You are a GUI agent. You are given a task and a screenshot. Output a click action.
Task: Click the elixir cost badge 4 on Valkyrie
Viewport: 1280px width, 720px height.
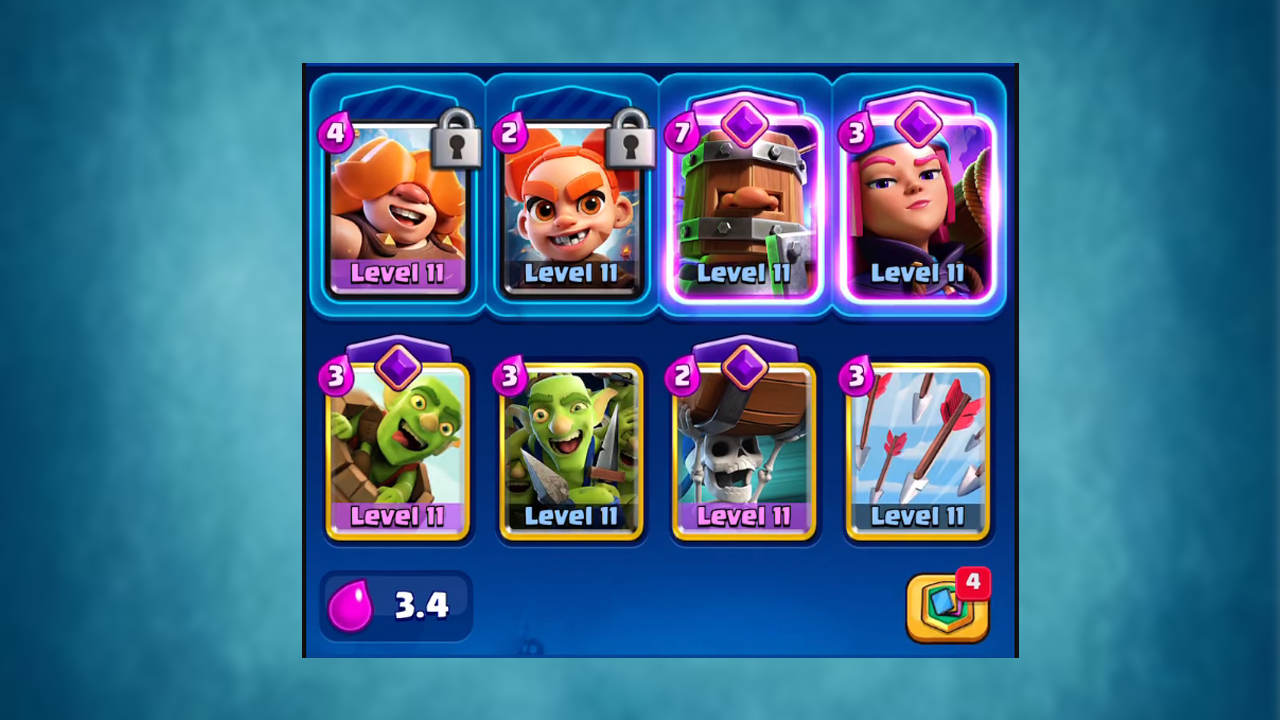tap(338, 135)
